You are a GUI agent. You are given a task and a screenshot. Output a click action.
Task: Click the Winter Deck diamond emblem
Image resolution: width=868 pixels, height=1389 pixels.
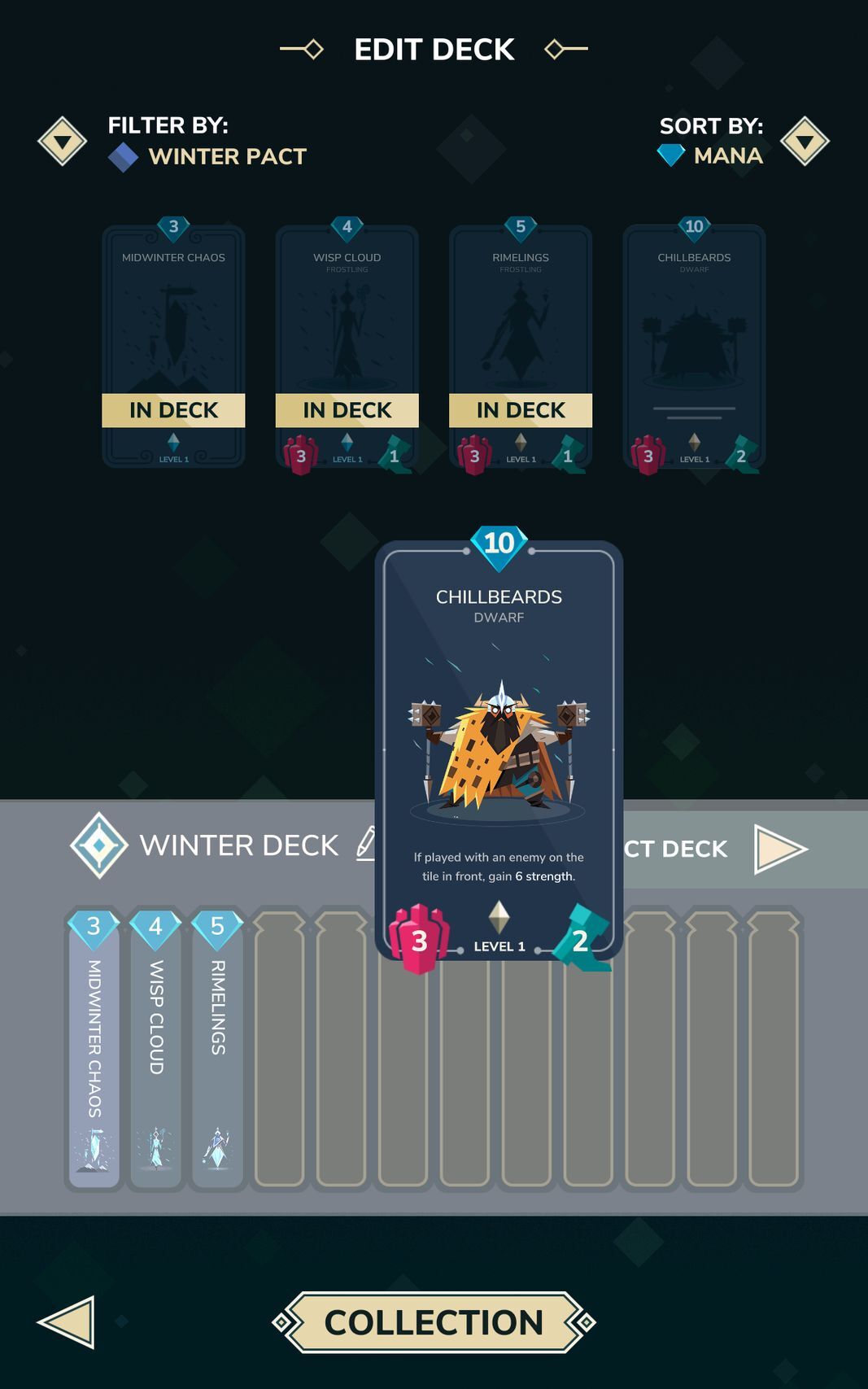pyautogui.click(x=99, y=845)
